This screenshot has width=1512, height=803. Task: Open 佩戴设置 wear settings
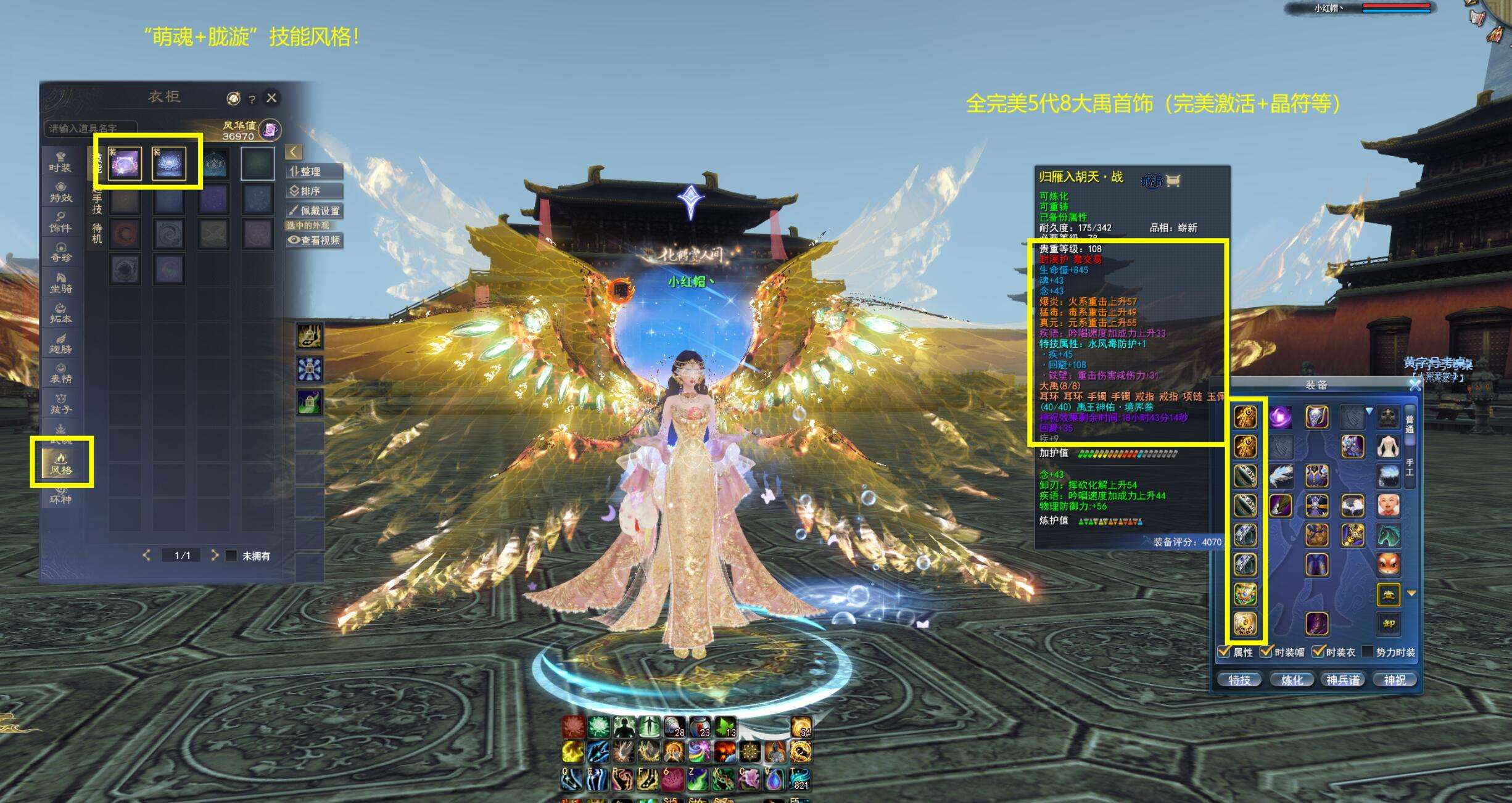(x=314, y=210)
